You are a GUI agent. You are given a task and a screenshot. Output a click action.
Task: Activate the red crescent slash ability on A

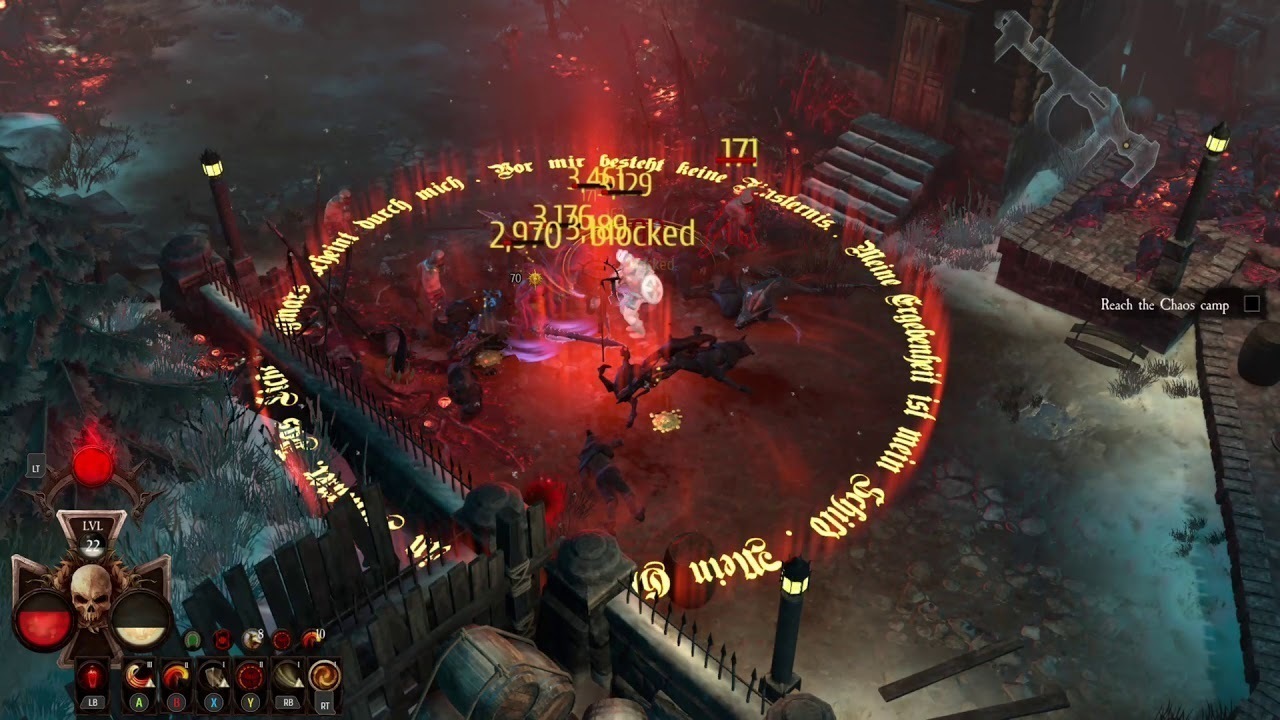tap(139, 675)
